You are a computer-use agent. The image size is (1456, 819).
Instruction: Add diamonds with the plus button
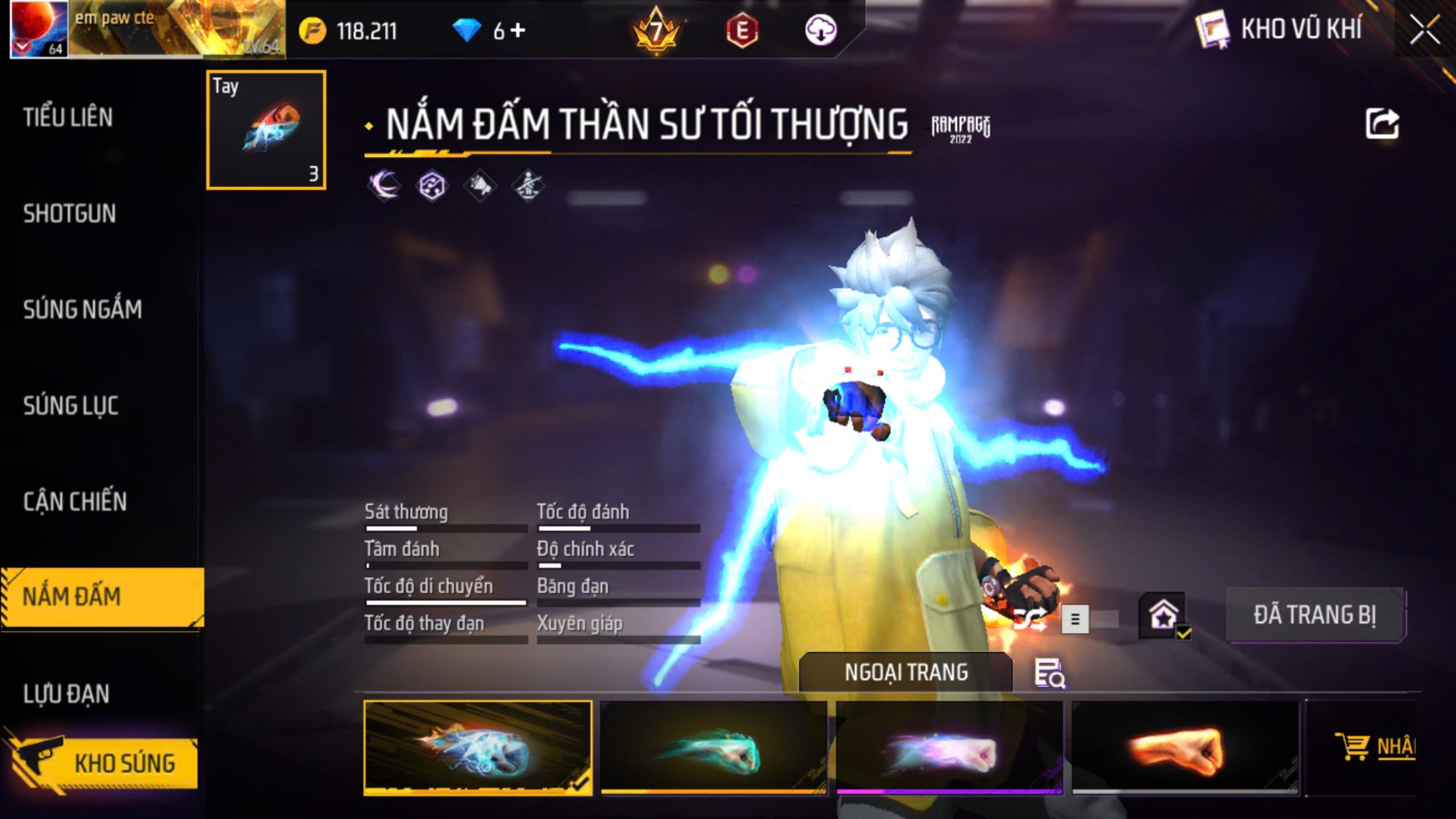pos(518,30)
